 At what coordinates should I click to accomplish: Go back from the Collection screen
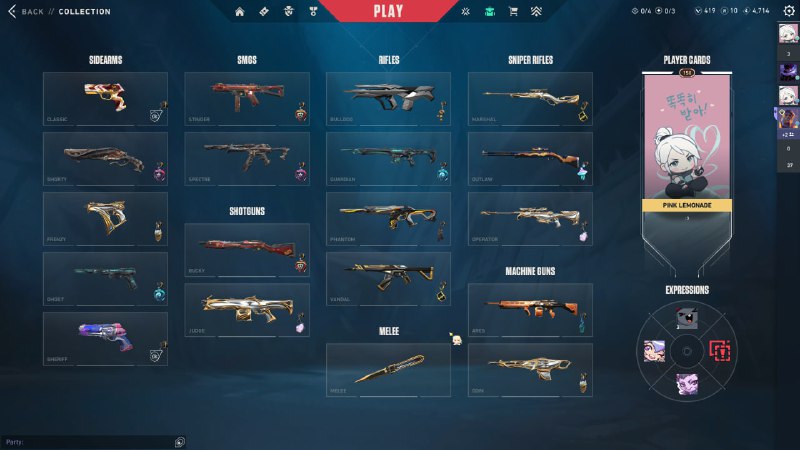click(x=27, y=12)
